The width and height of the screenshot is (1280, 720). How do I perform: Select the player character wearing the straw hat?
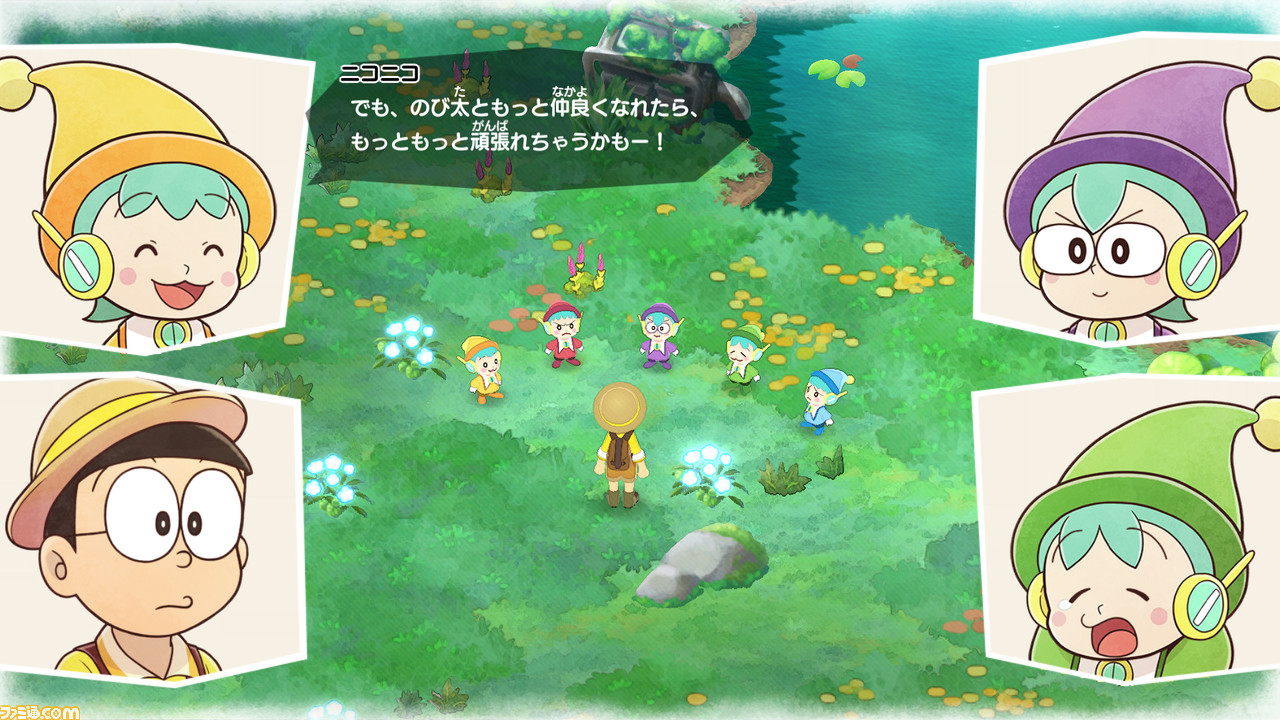tap(620, 440)
